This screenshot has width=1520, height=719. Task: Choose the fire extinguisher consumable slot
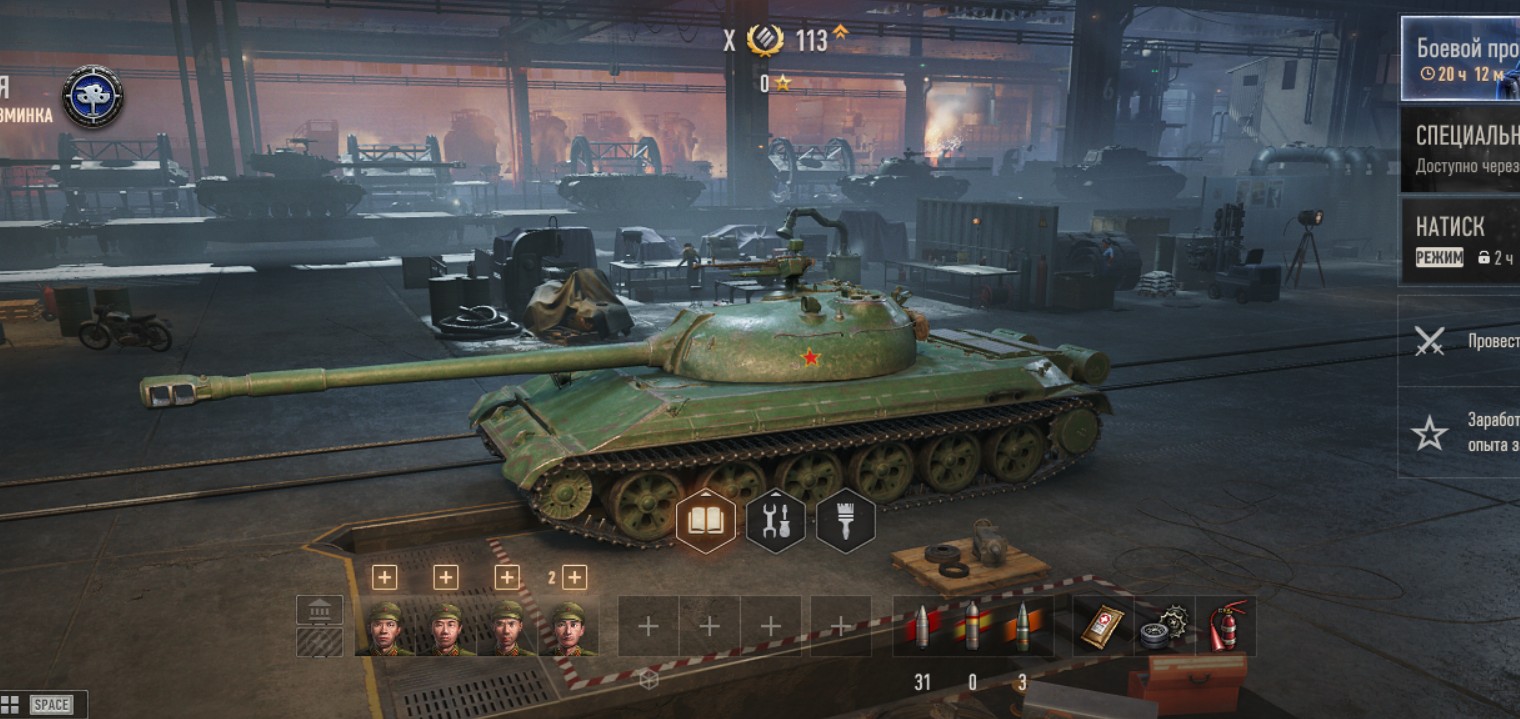1226,627
